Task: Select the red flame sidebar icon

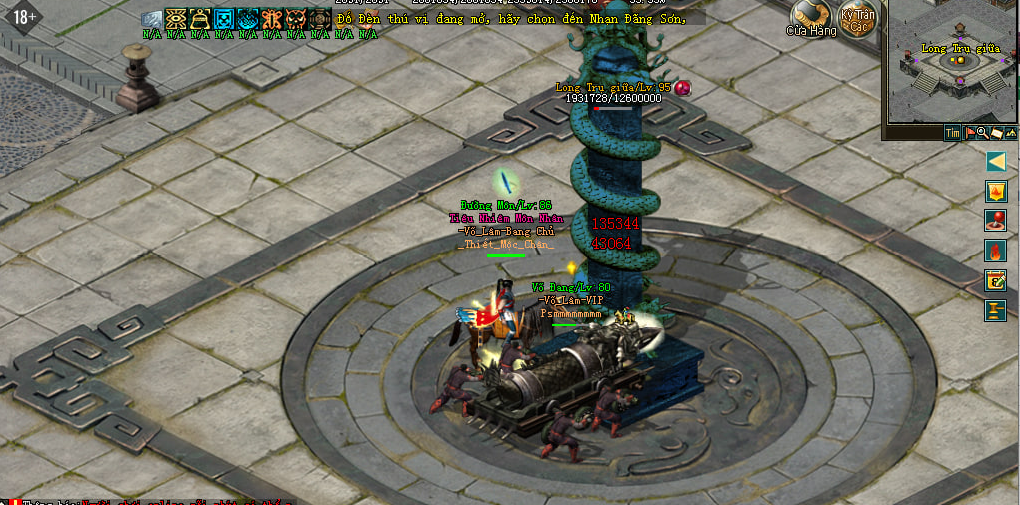Action: tap(995, 250)
